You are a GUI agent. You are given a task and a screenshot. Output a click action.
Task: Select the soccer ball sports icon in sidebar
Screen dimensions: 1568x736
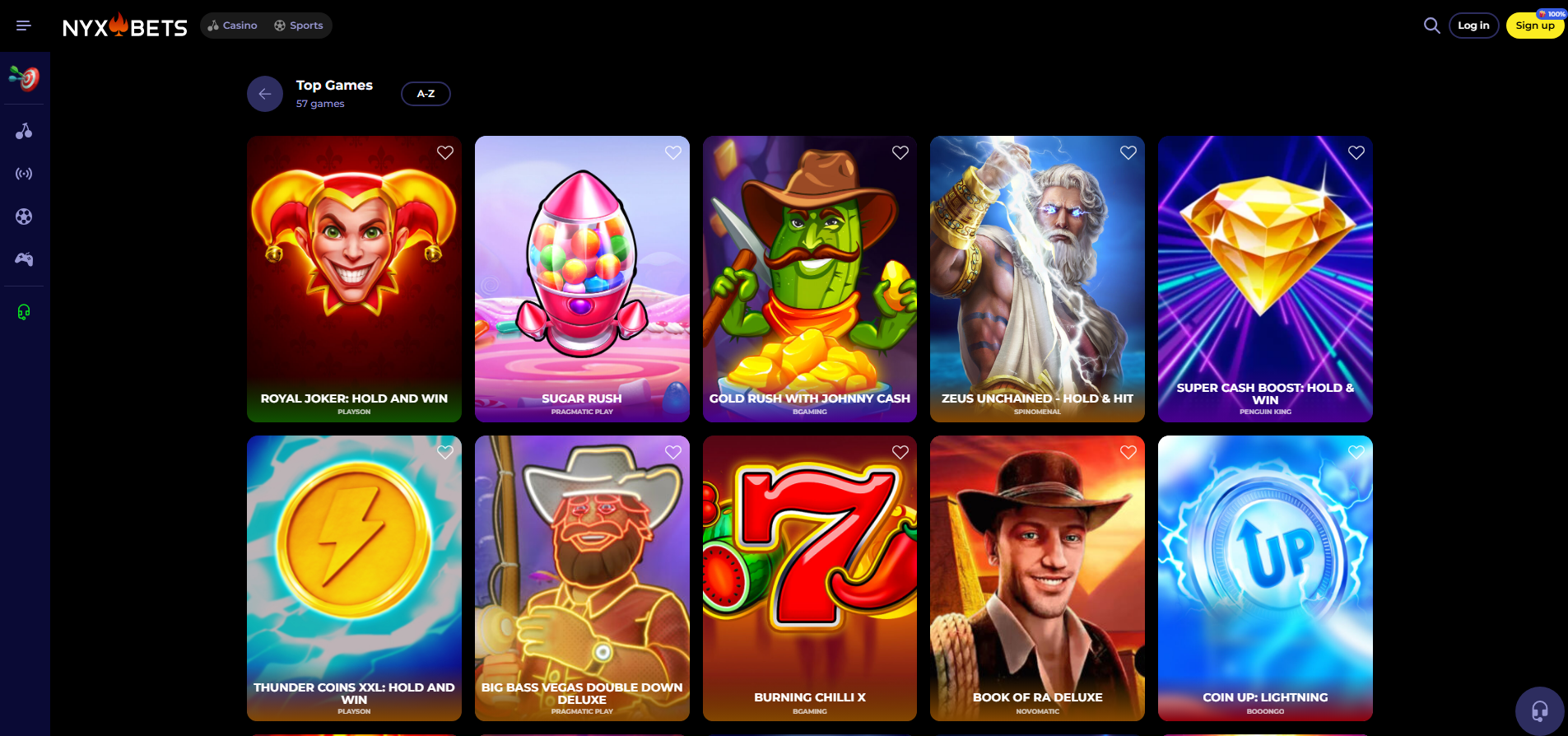pyautogui.click(x=24, y=216)
